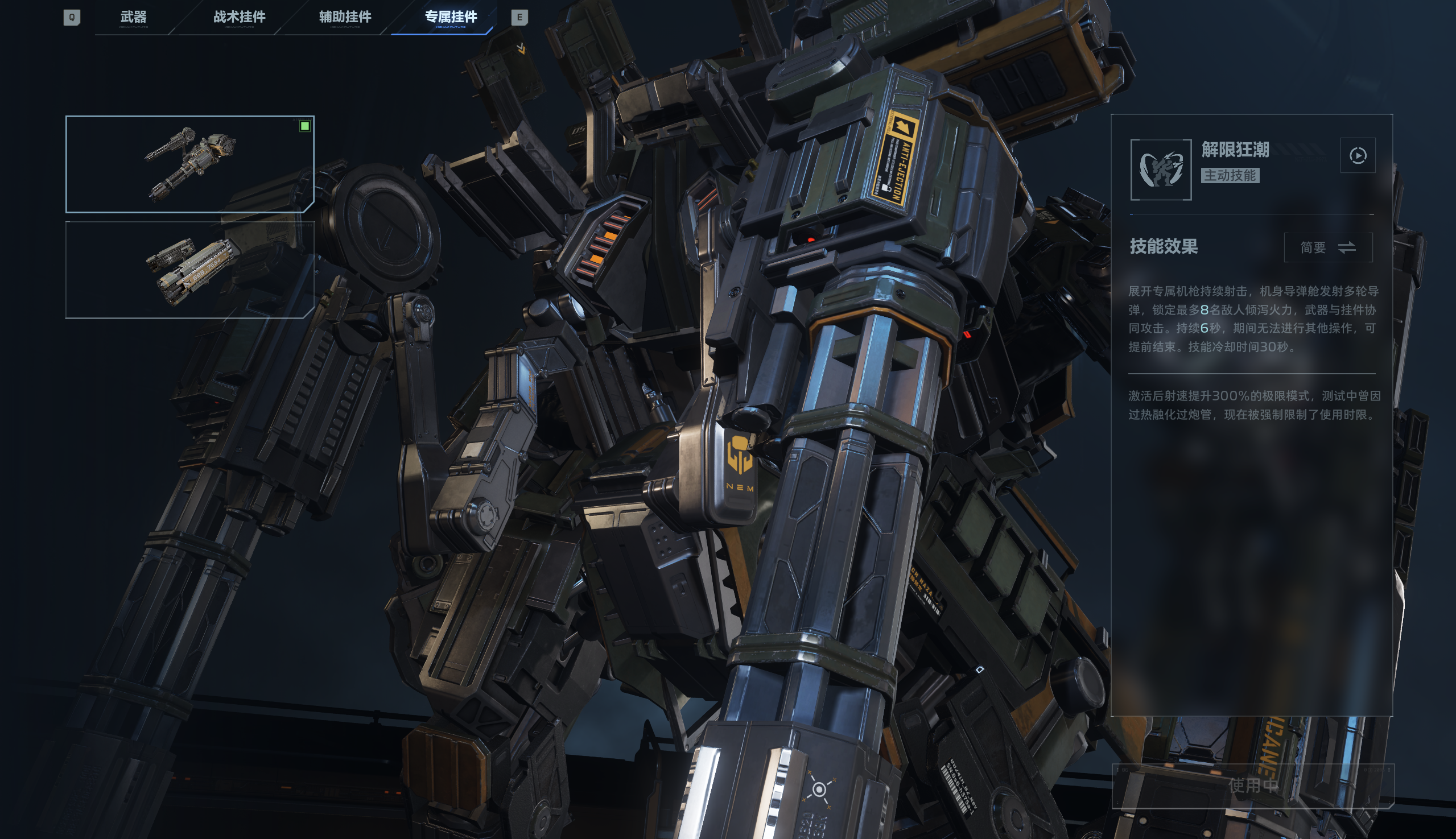Toggle the 简要 description mode
The height and width of the screenshot is (839, 1456).
coord(1328,248)
